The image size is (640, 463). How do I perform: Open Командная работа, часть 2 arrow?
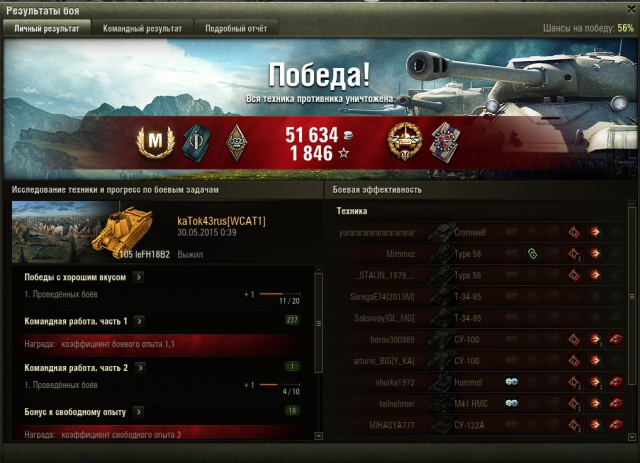tap(138, 366)
